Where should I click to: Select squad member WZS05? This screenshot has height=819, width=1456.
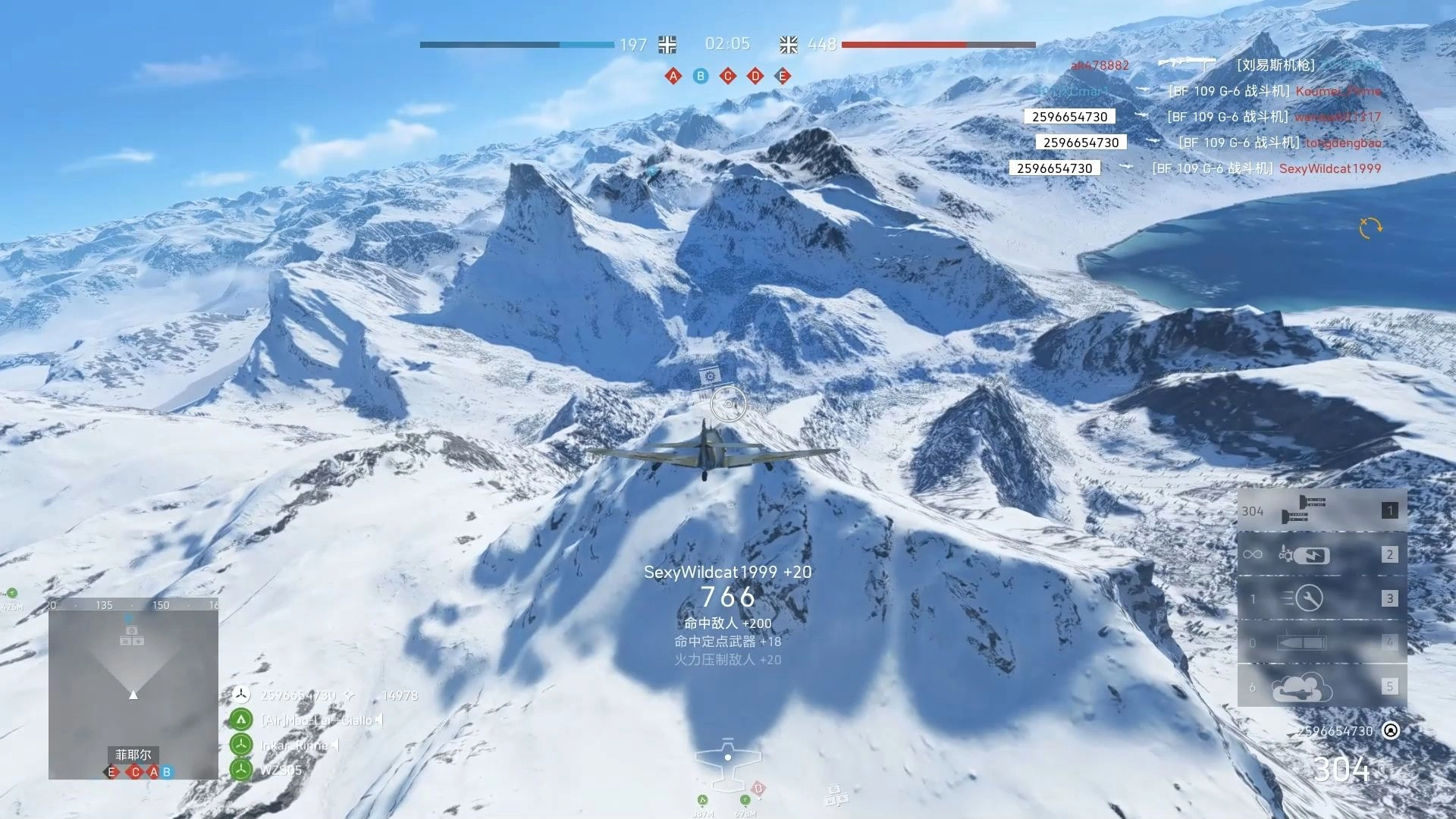point(281,770)
